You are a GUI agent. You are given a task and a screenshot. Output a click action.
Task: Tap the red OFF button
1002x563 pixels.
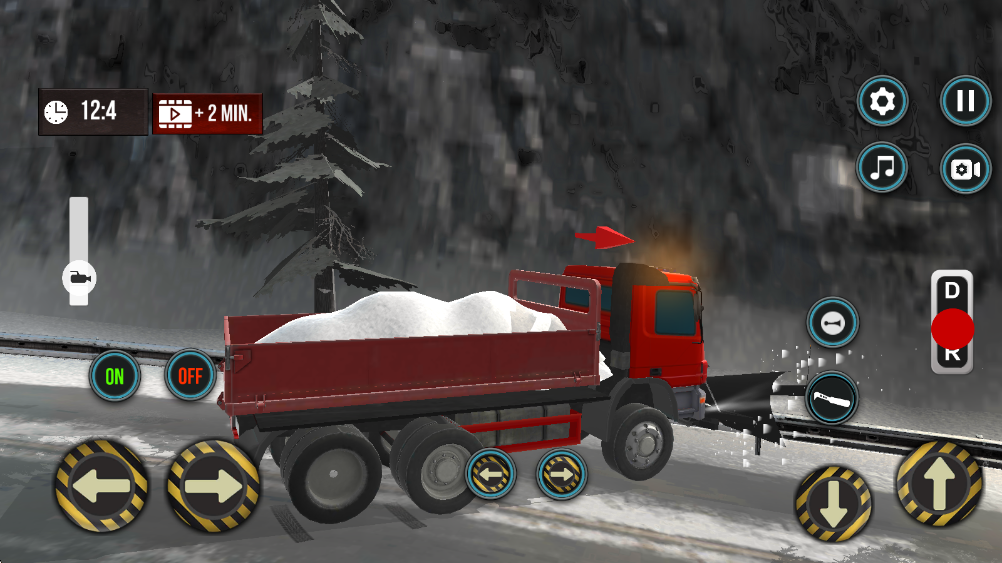[x=190, y=376]
